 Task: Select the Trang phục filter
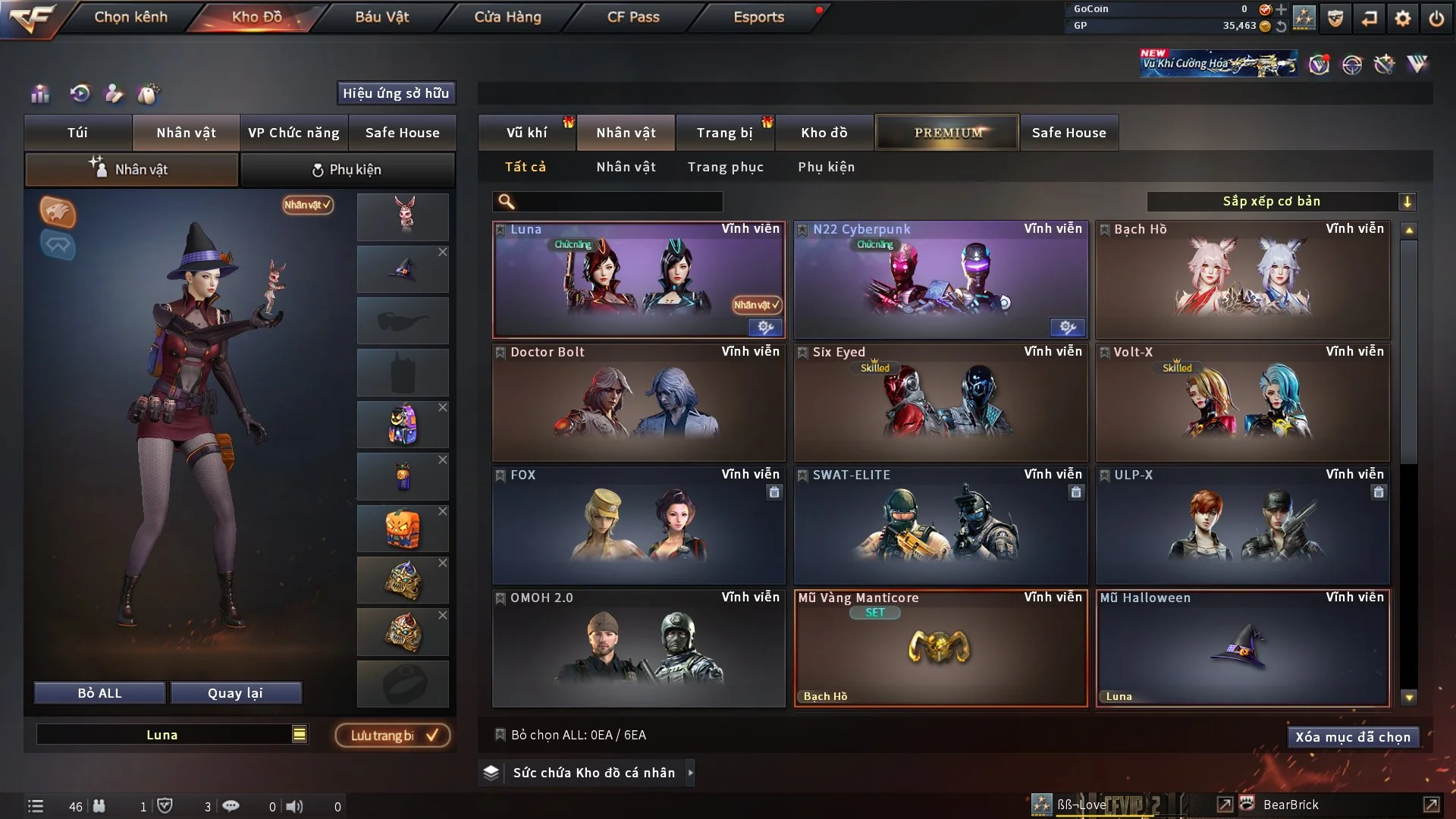(725, 167)
